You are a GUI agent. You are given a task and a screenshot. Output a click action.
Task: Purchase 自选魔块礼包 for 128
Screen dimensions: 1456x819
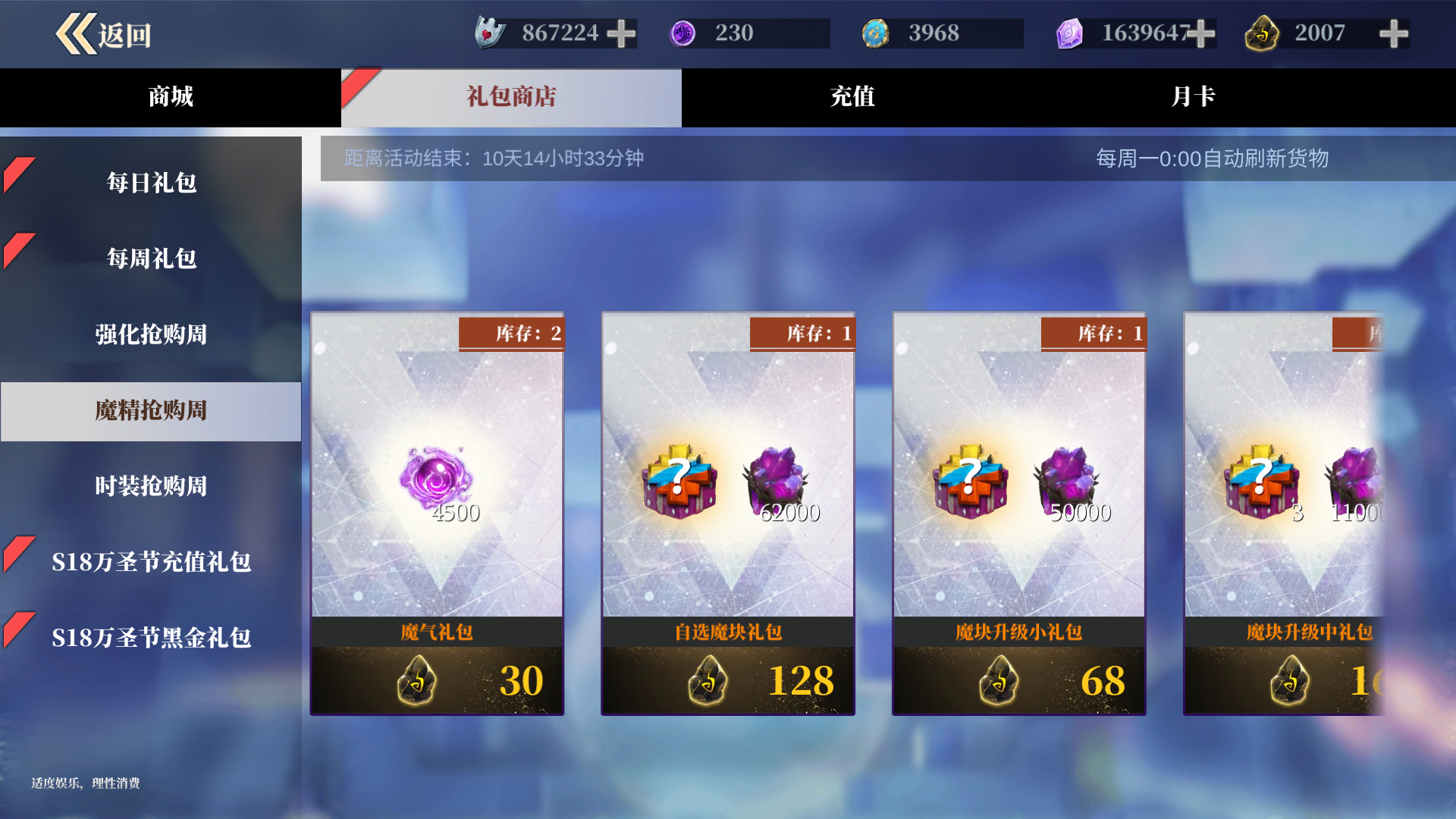tap(727, 680)
